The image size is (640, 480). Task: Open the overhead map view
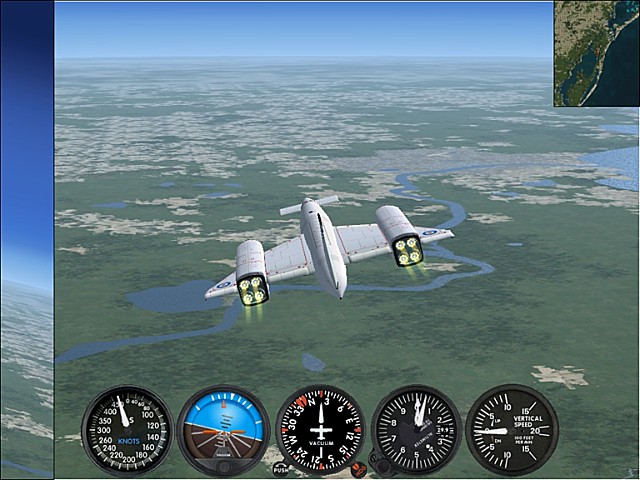(597, 53)
